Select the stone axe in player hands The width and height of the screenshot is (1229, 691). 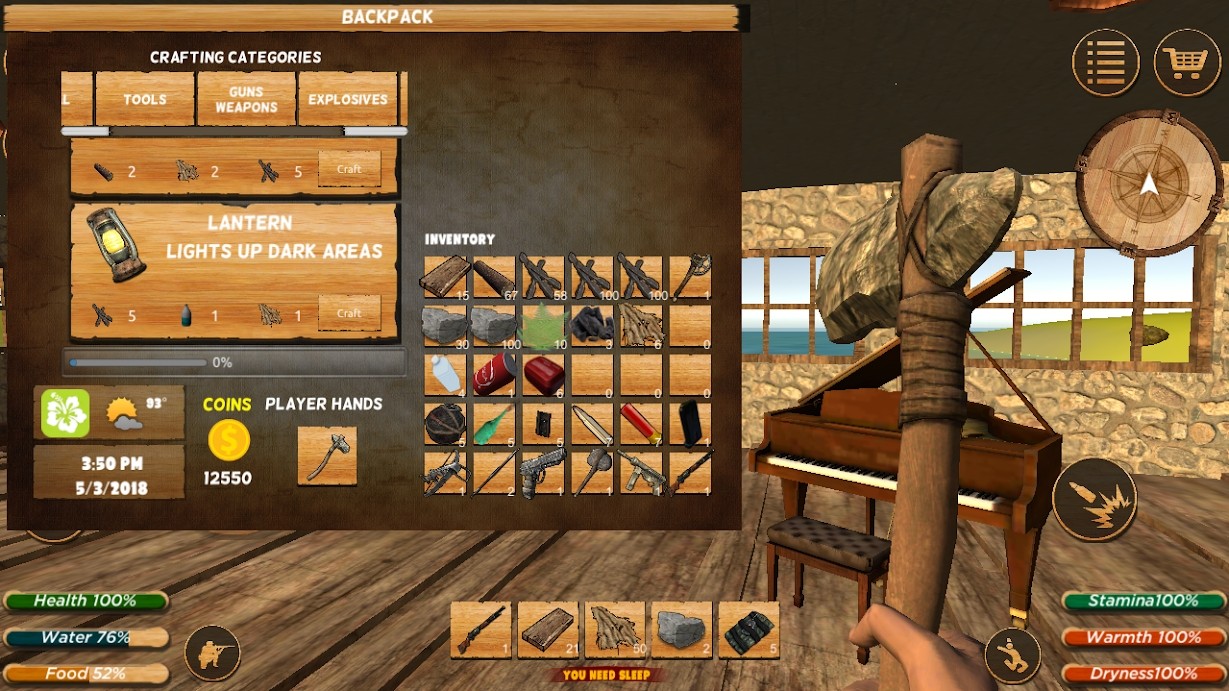point(327,456)
